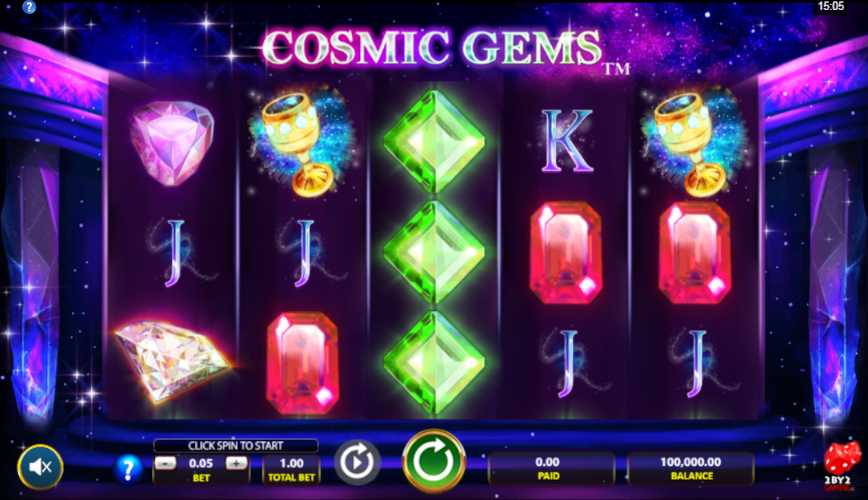Decrease the bet with the minus button
Image resolution: width=868 pixels, height=500 pixels.
[x=166, y=463]
